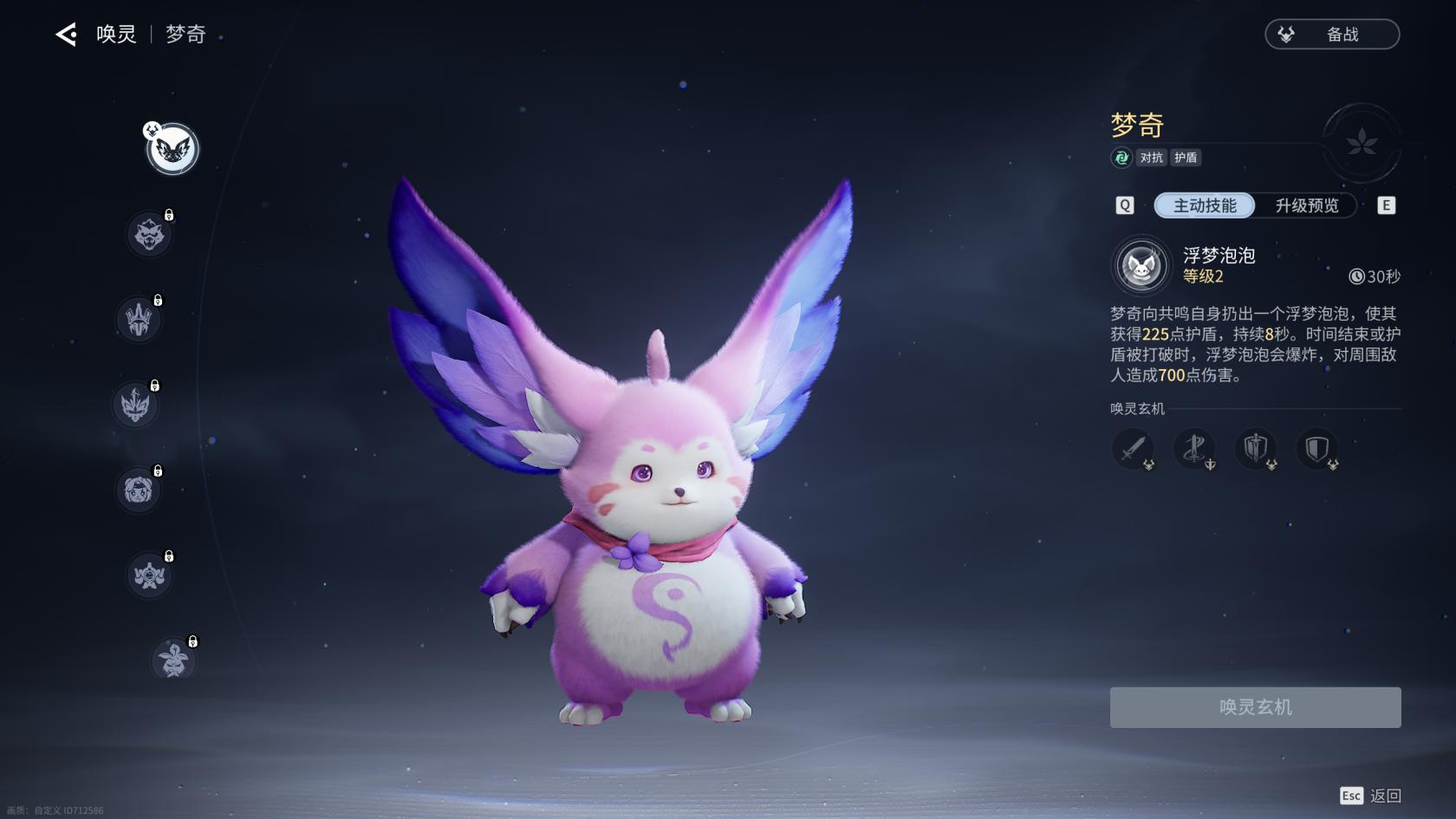
Task: Select the winged 梦奇 spirit icon
Action: click(x=173, y=149)
